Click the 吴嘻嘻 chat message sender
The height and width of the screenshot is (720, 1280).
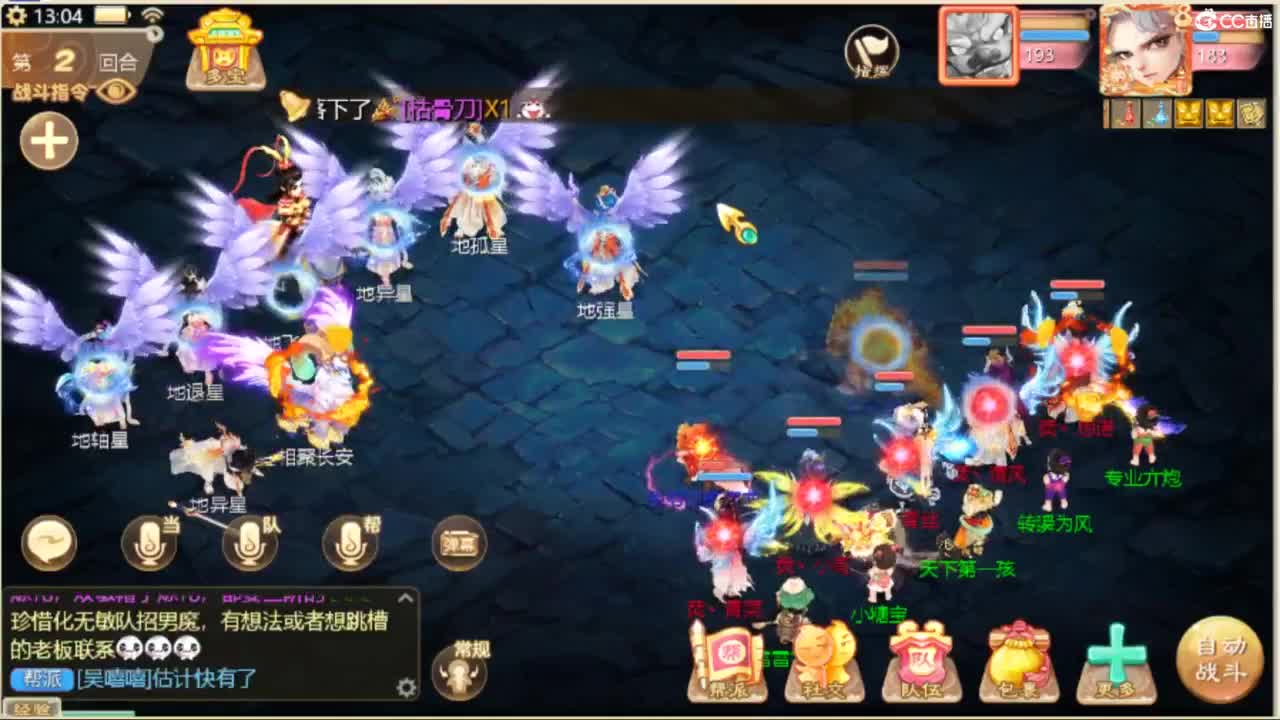pos(113,677)
